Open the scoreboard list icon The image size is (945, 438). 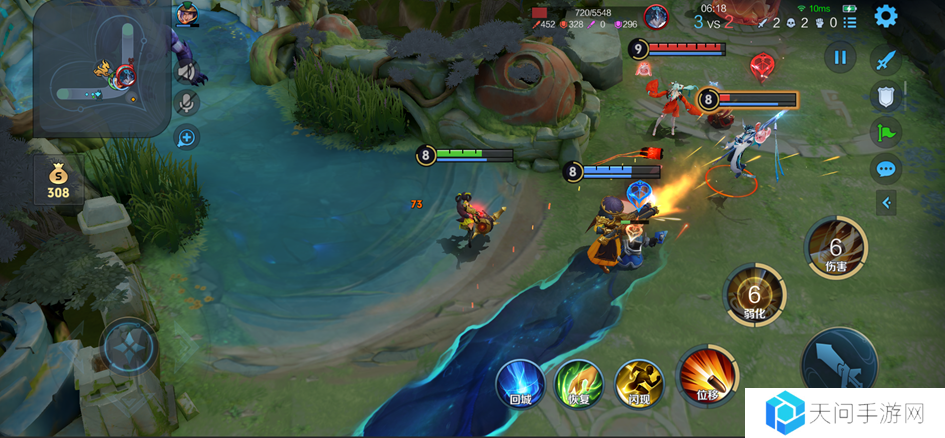click(x=850, y=22)
